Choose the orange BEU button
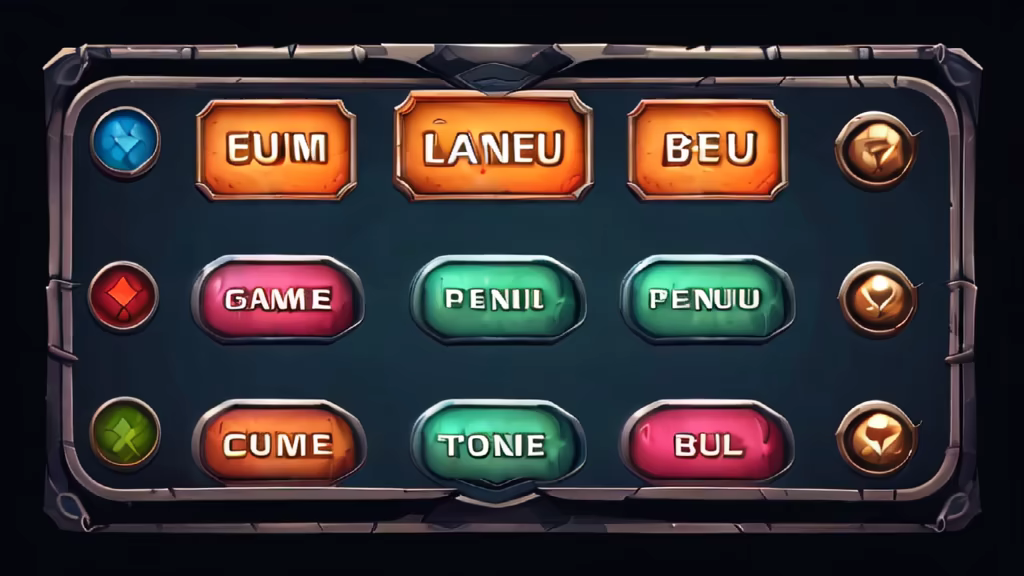 tap(707, 149)
